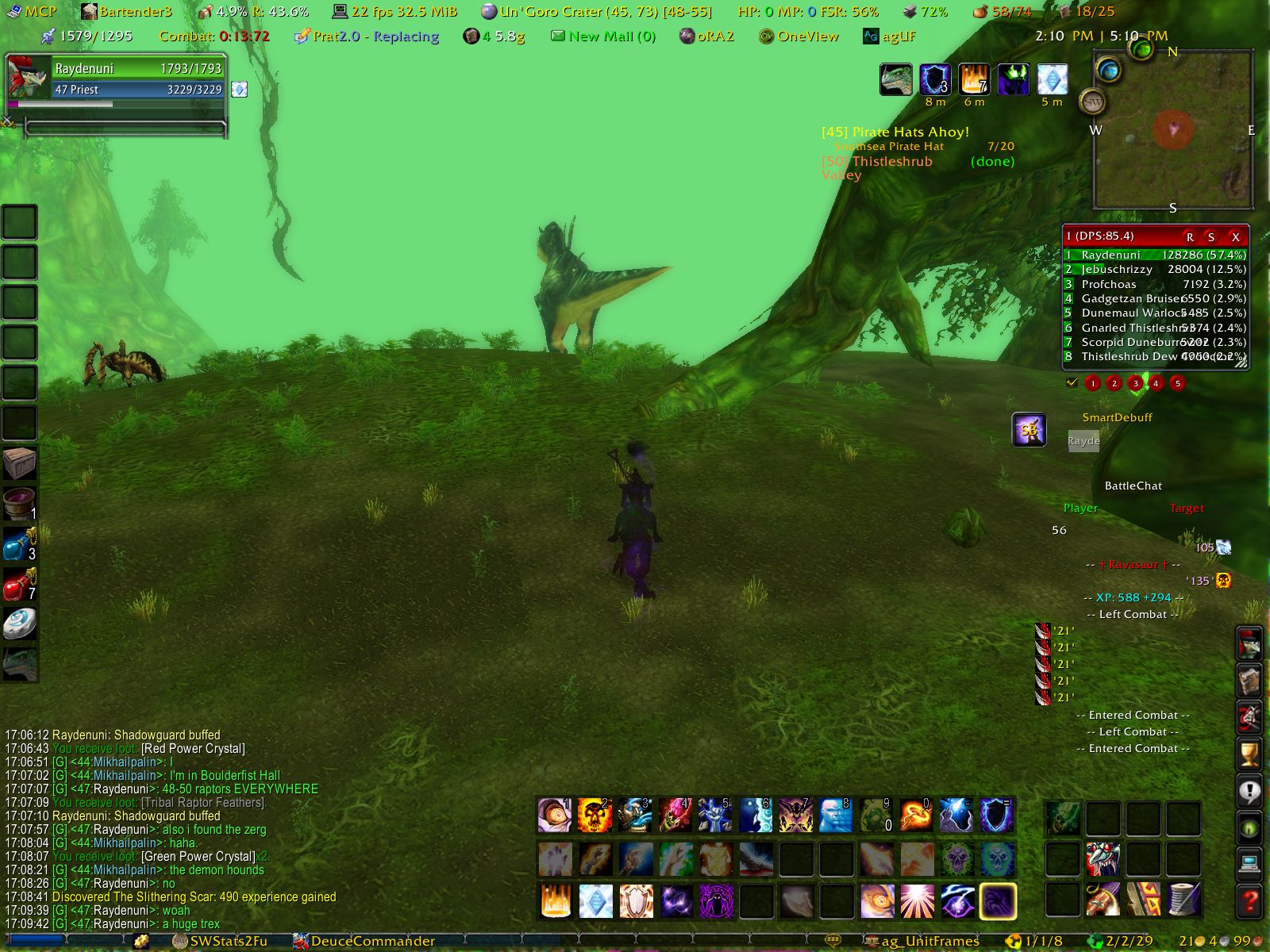Drink the blue mana potion
The image size is (1270, 952).
click(x=19, y=545)
